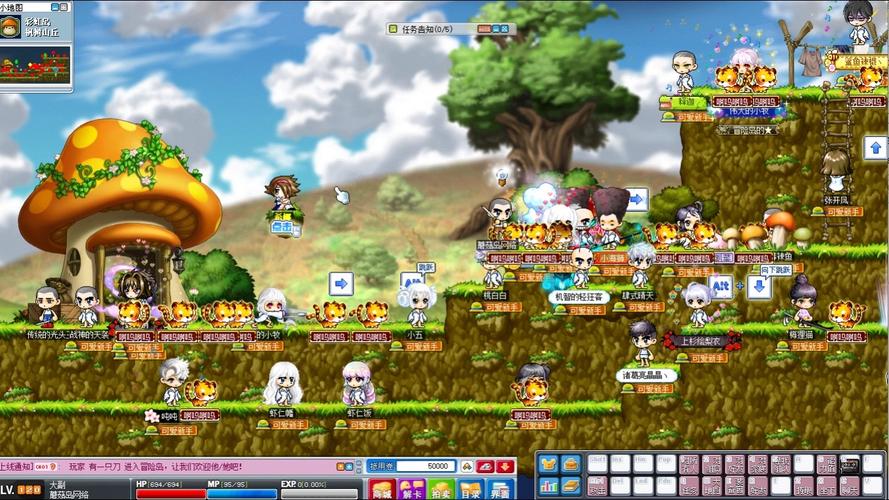Open the 商城 cash shop

coord(382,489)
